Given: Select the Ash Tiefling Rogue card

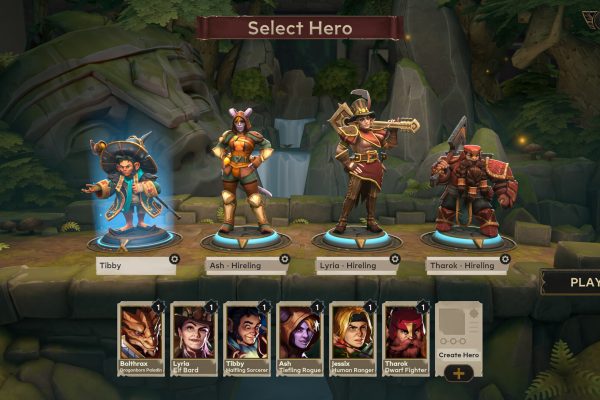Looking at the screenshot, I should [299, 339].
